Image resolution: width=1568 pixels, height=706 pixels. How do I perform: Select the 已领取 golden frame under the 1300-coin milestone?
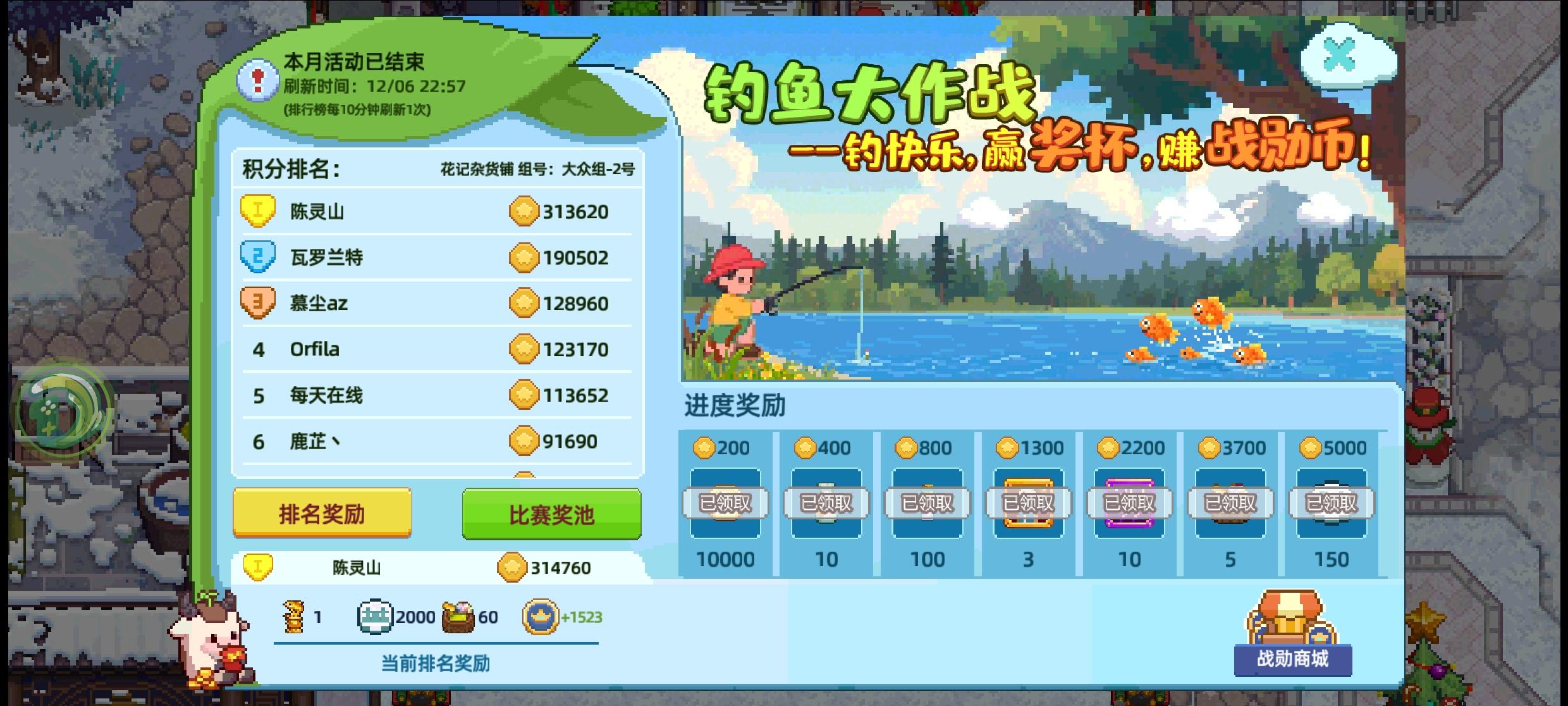(1027, 503)
